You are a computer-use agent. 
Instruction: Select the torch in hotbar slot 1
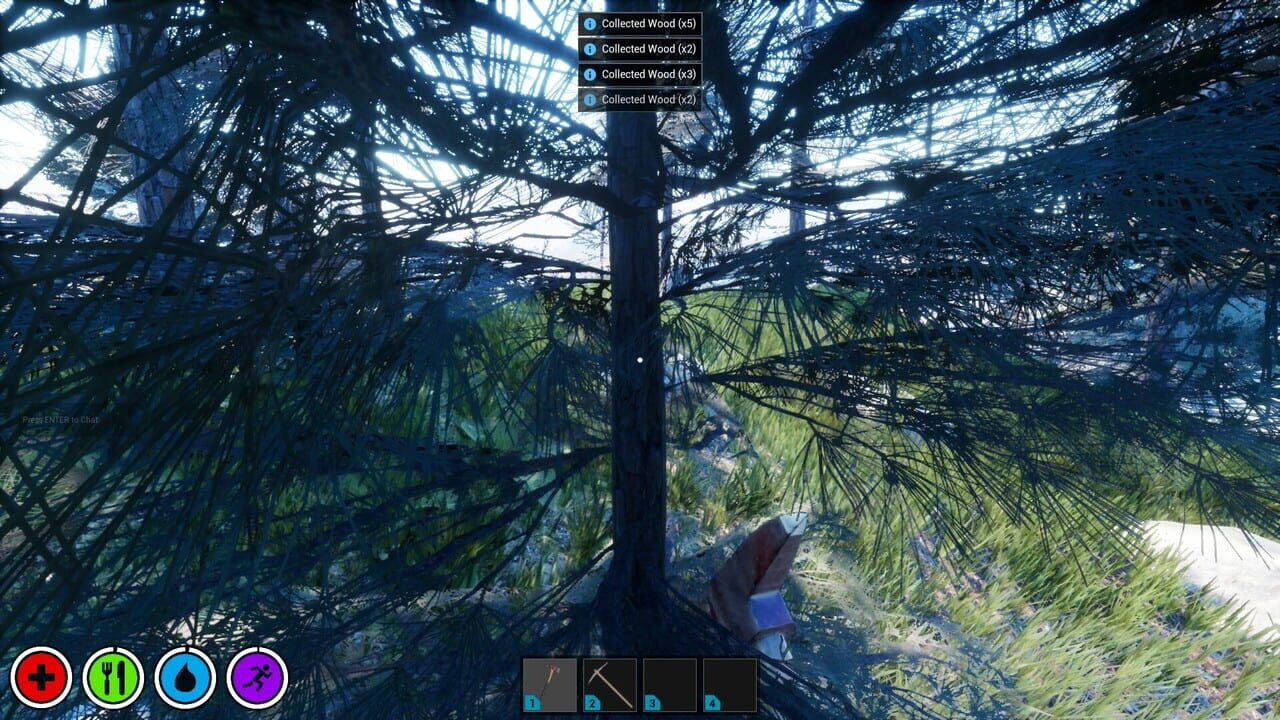[550, 682]
